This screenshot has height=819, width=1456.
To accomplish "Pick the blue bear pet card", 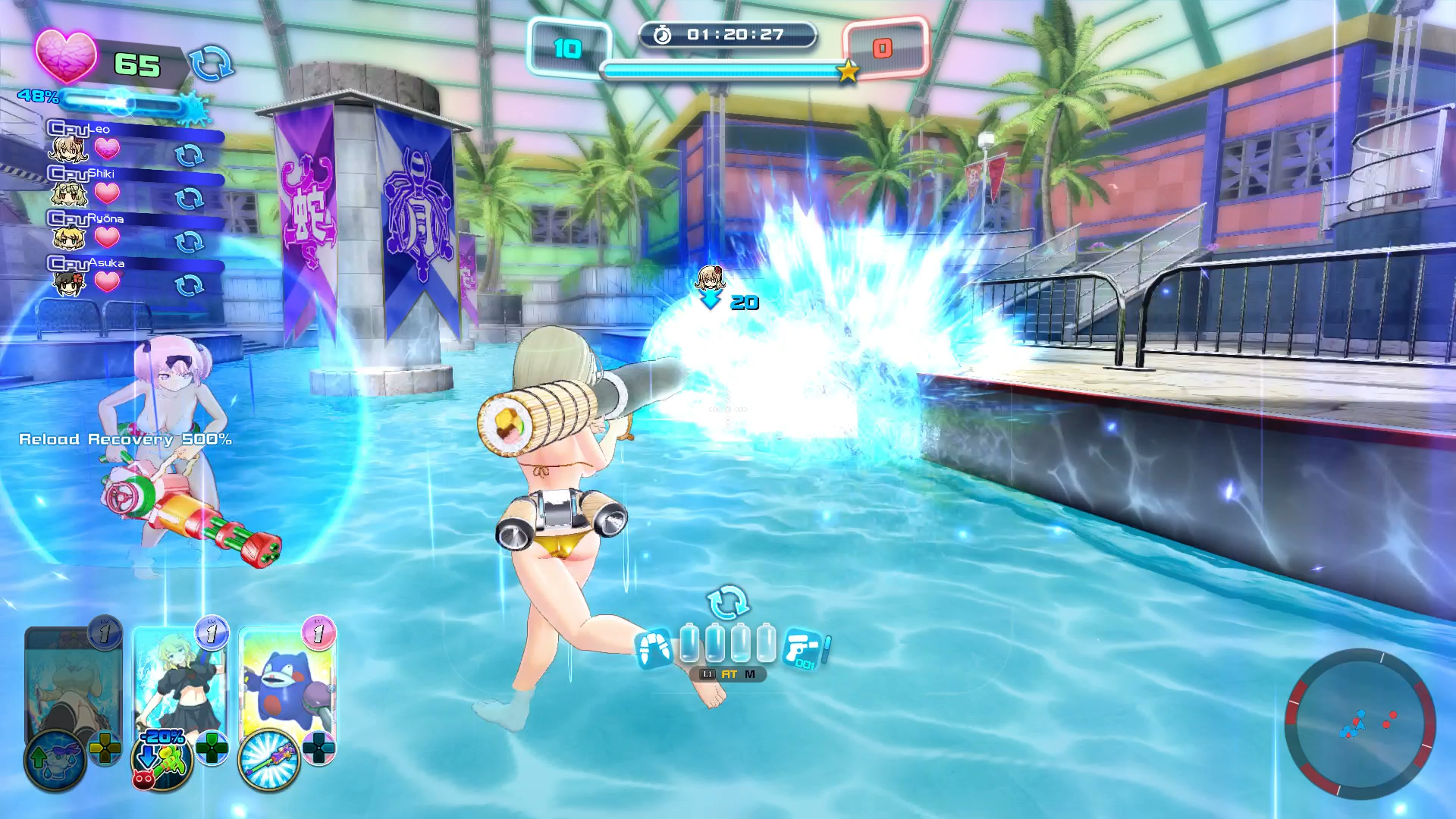I will pos(286,679).
